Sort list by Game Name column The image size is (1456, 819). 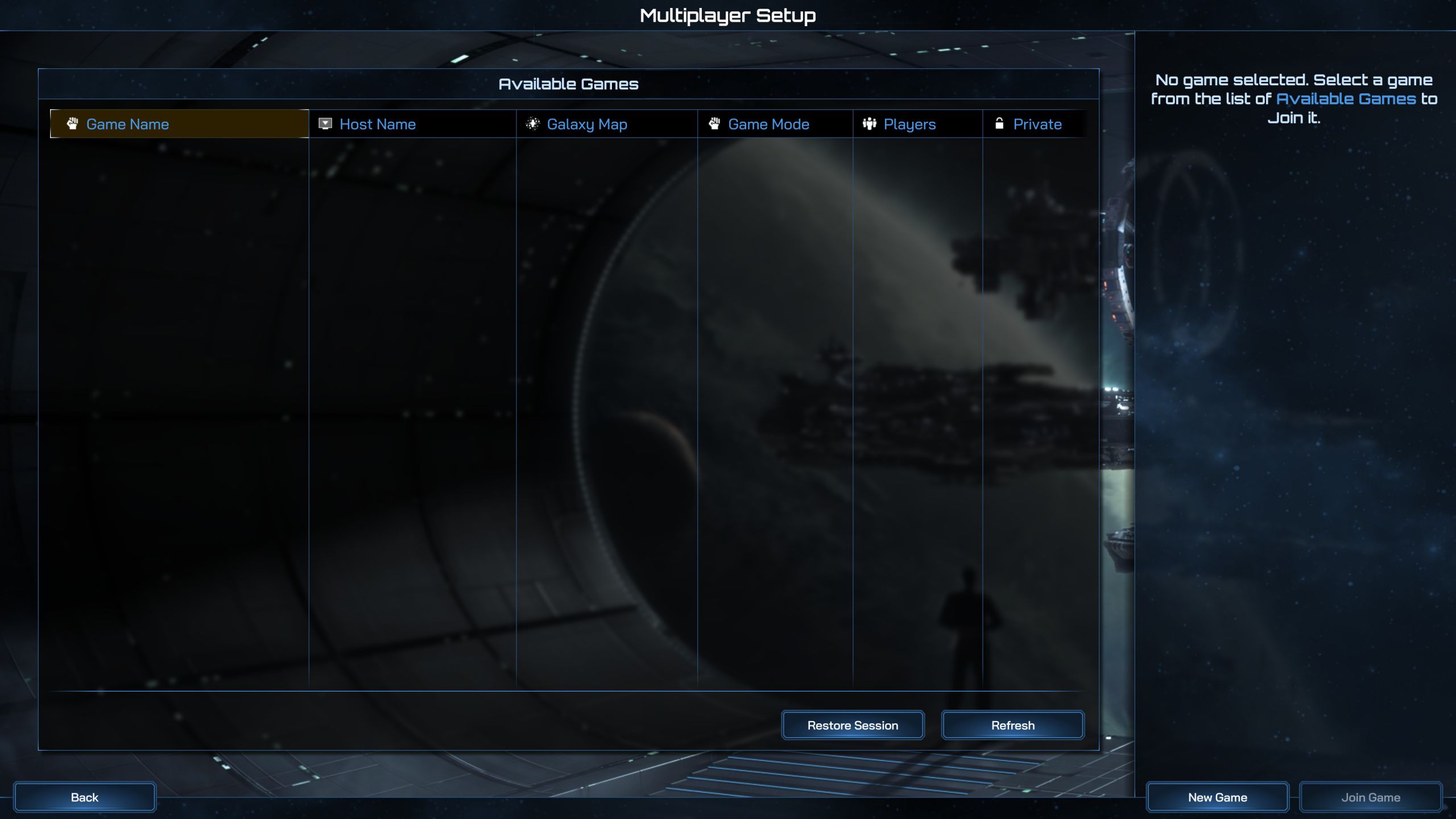pos(127,124)
